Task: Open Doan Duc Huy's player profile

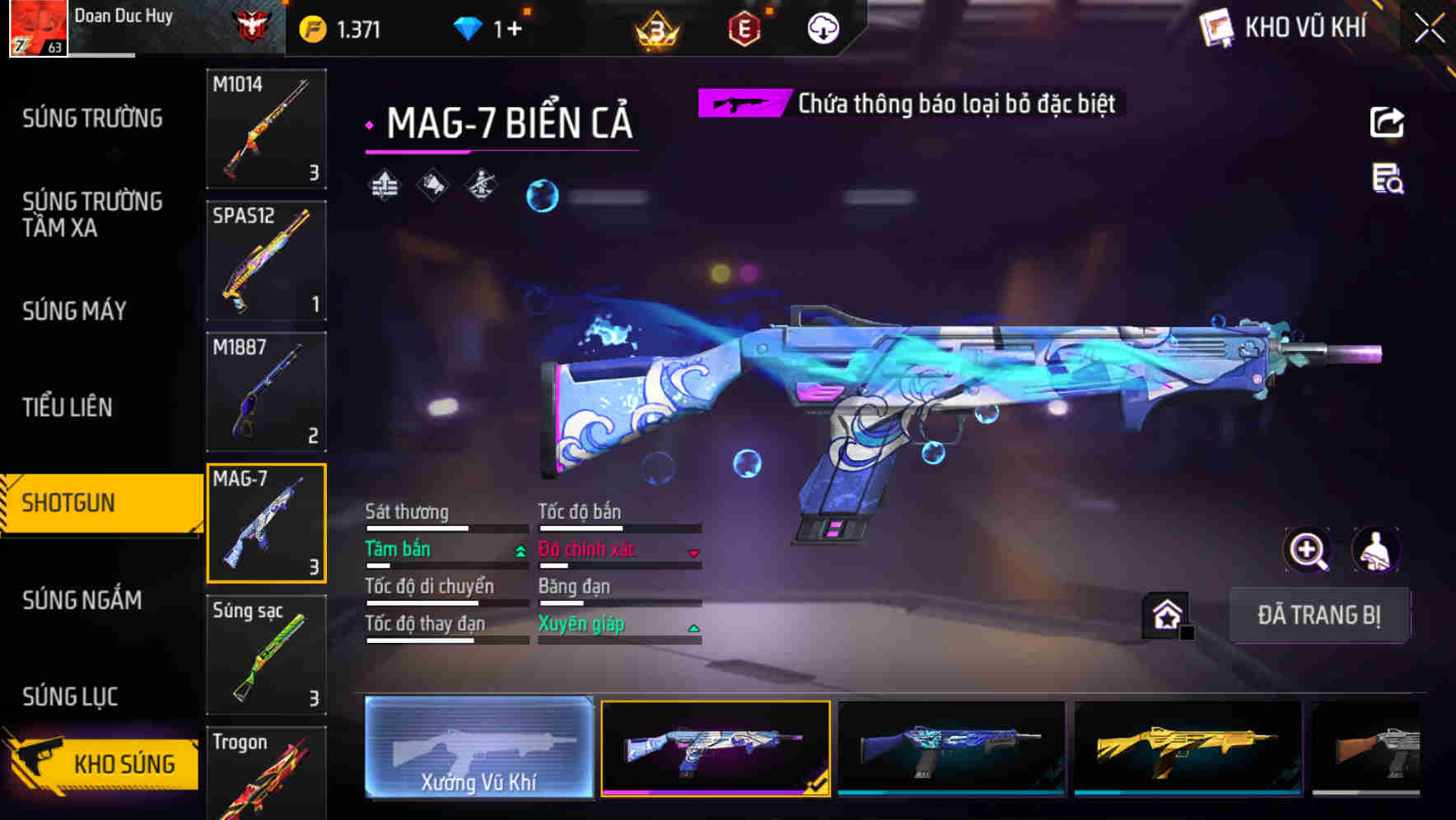Action: pyautogui.click(x=40, y=28)
